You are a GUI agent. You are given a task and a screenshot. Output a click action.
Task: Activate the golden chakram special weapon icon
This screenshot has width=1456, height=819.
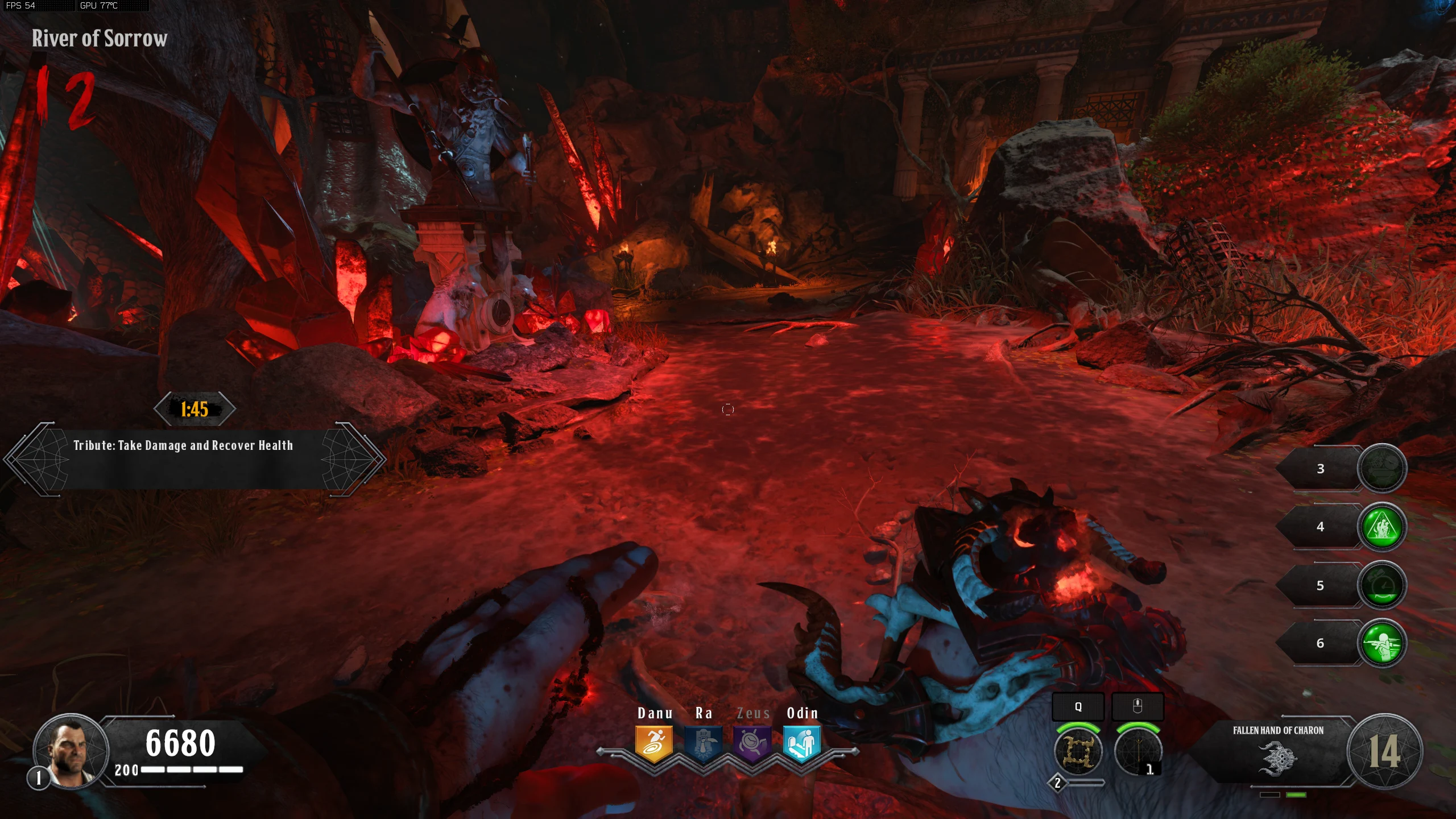click(1077, 751)
